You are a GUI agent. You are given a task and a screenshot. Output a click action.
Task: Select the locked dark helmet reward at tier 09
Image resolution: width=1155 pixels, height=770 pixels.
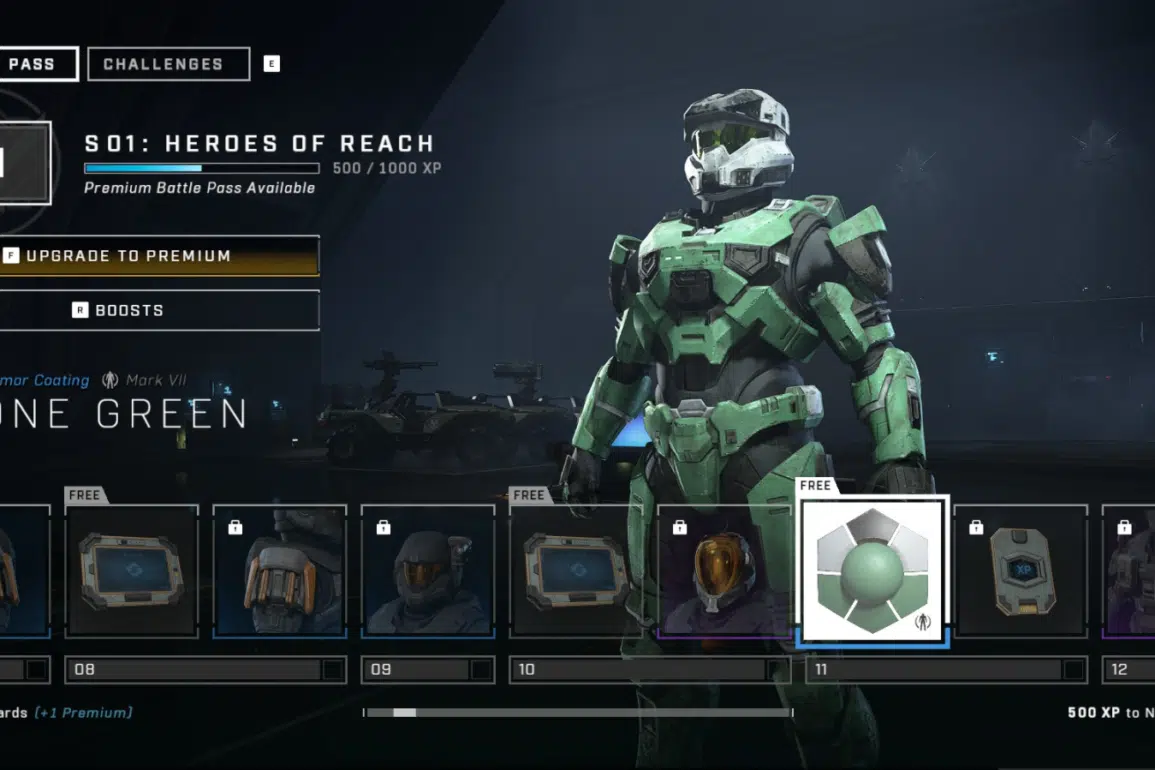point(428,570)
